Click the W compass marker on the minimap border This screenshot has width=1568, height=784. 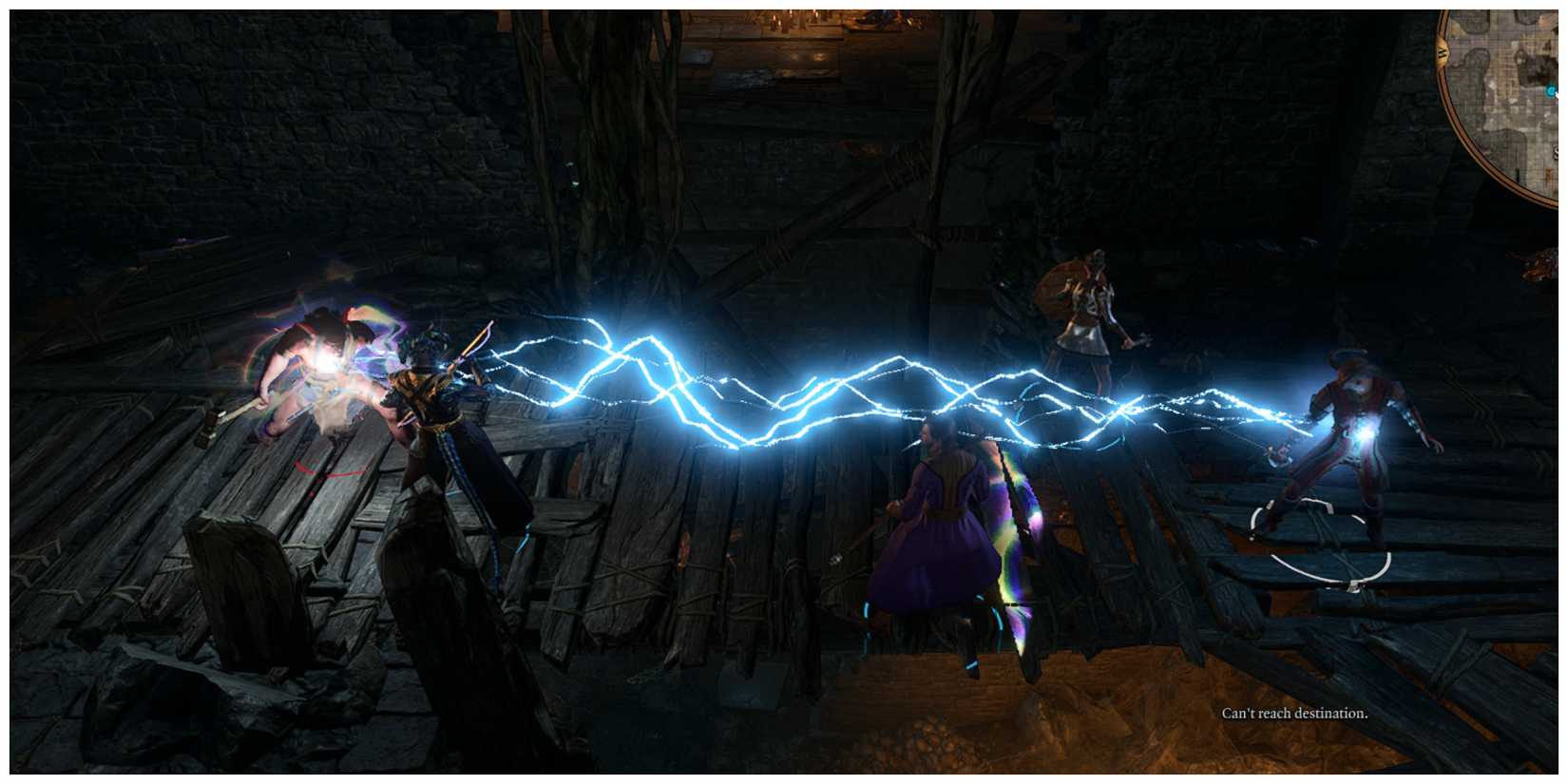tap(1442, 50)
